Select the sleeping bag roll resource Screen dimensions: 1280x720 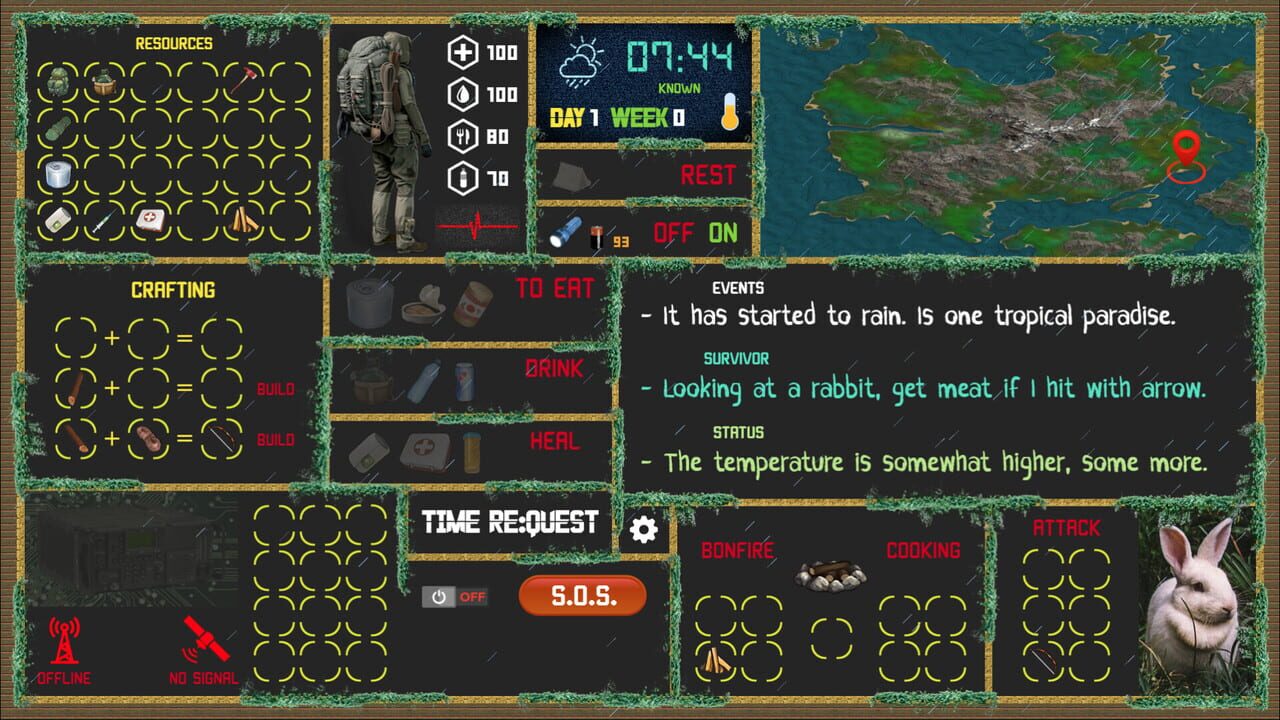point(59,129)
